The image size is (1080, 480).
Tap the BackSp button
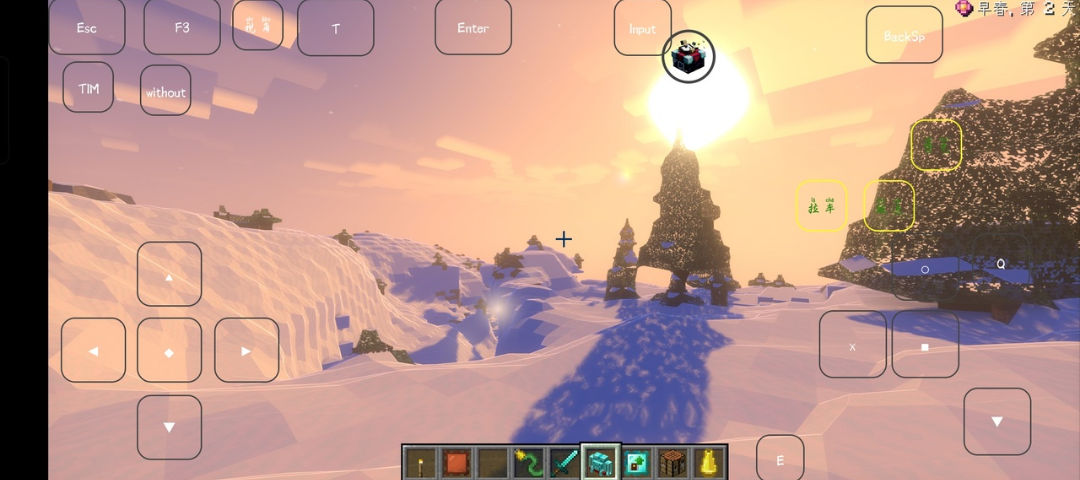tap(904, 35)
